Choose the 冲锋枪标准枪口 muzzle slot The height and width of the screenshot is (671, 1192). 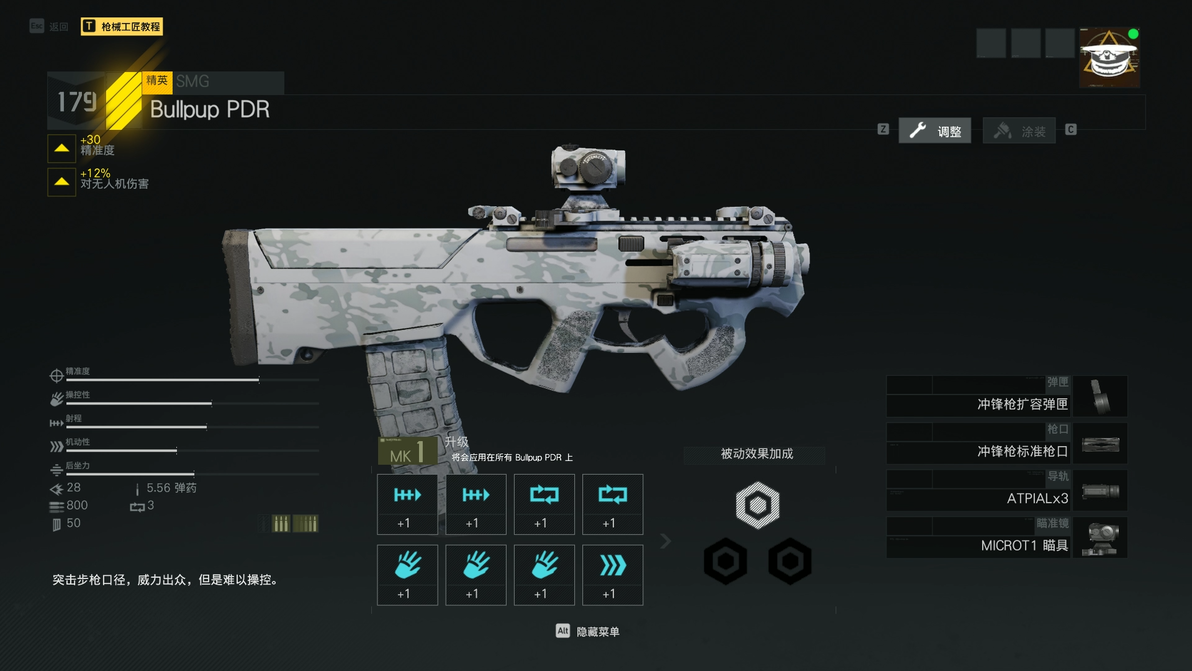pyautogui.click(x=1006, y=444)
